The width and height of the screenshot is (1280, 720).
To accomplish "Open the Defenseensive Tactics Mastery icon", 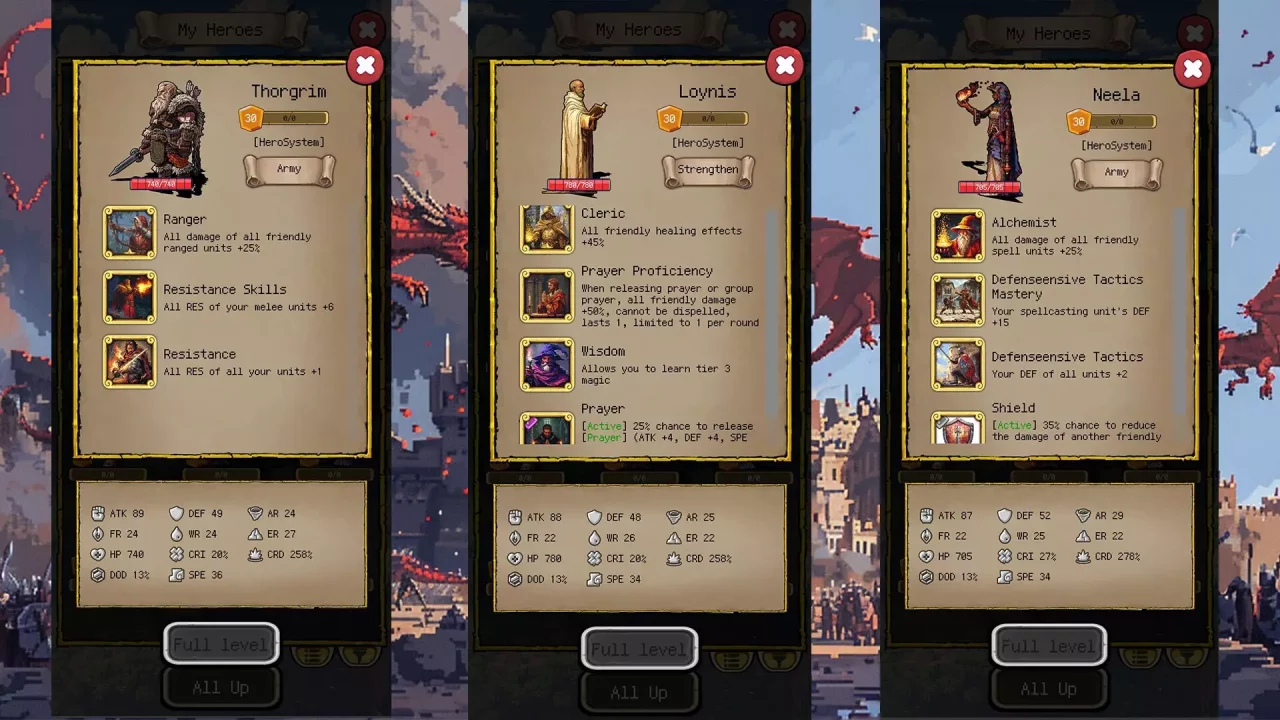I will click(957, 300).
